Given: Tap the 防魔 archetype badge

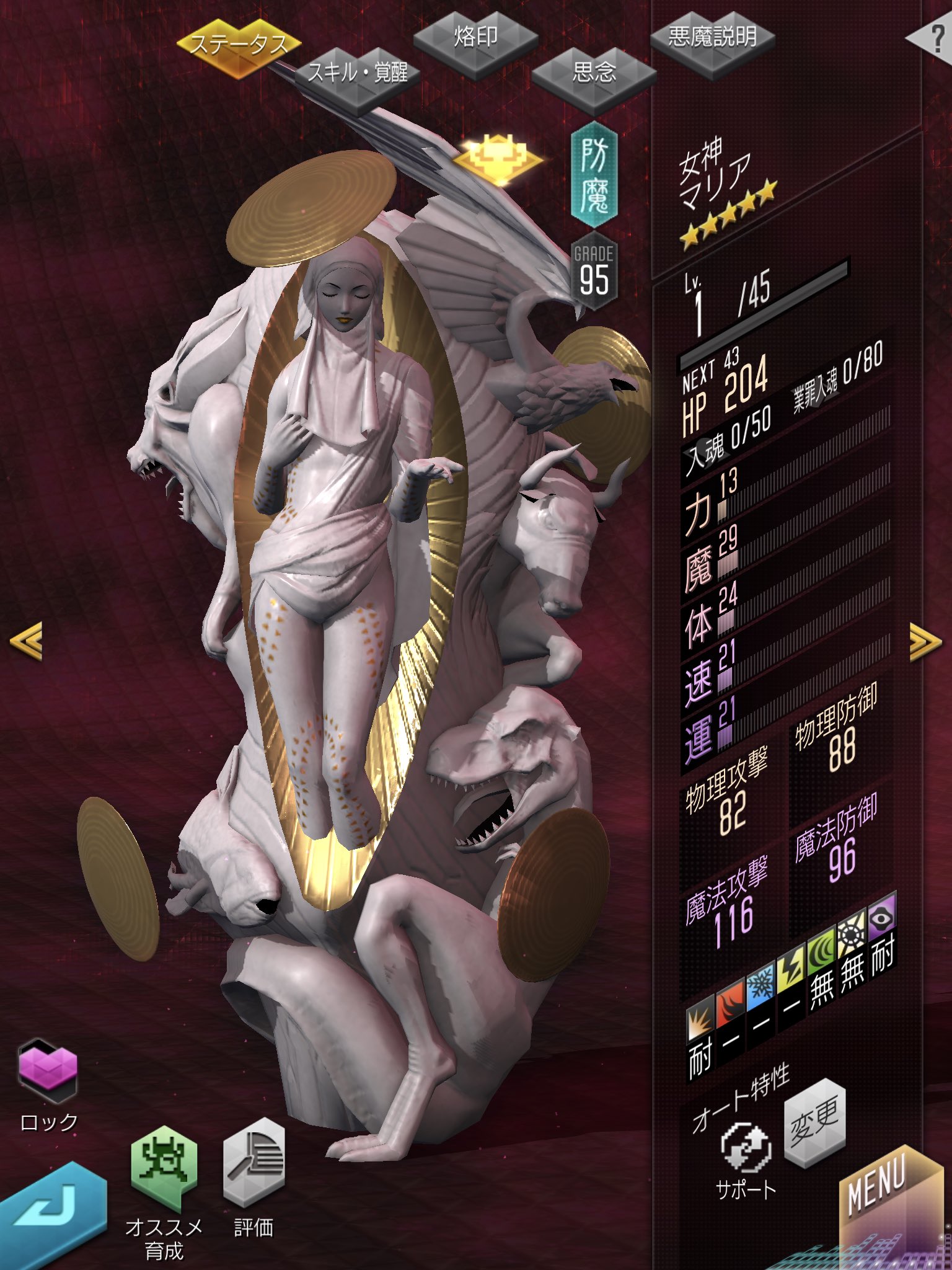Looking at the screenshot, I should pyautogui.click(x=594, y=175).
